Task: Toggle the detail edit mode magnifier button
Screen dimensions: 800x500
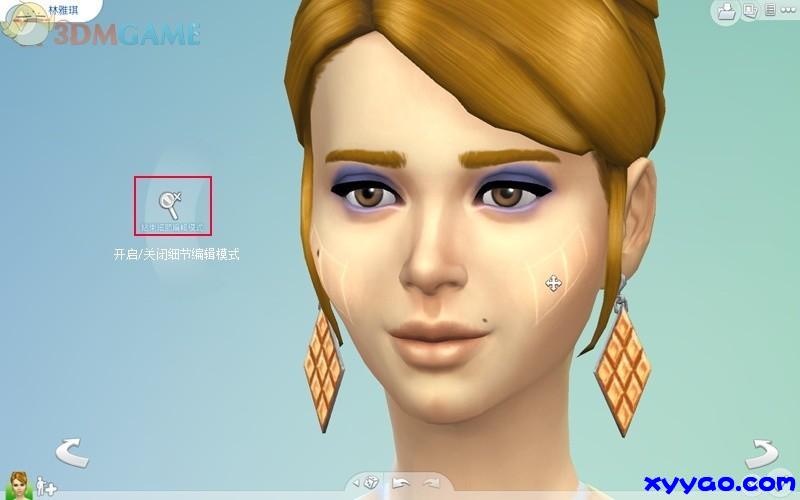Action: pyautogui.click(x=174, y=205)
